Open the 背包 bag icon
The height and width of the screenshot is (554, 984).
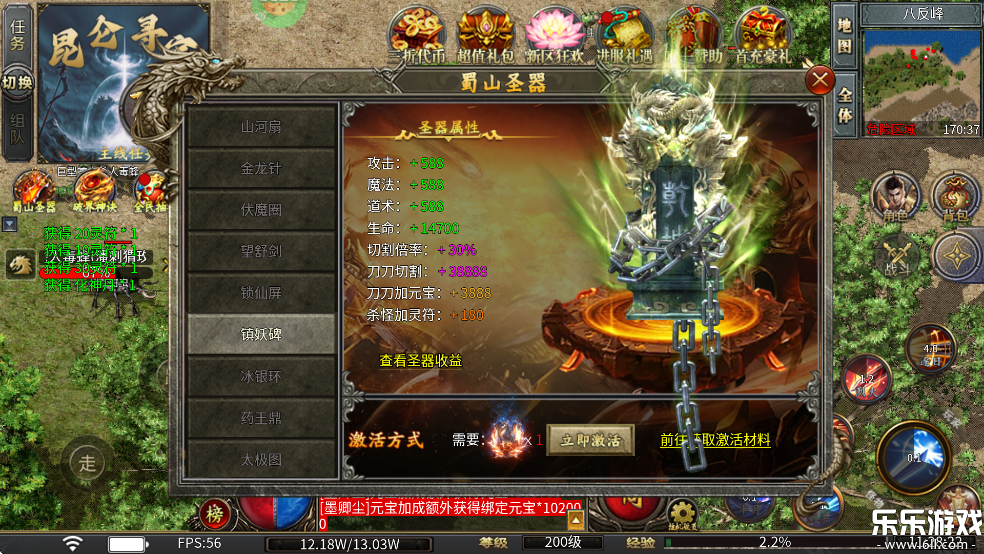[955, 195]
